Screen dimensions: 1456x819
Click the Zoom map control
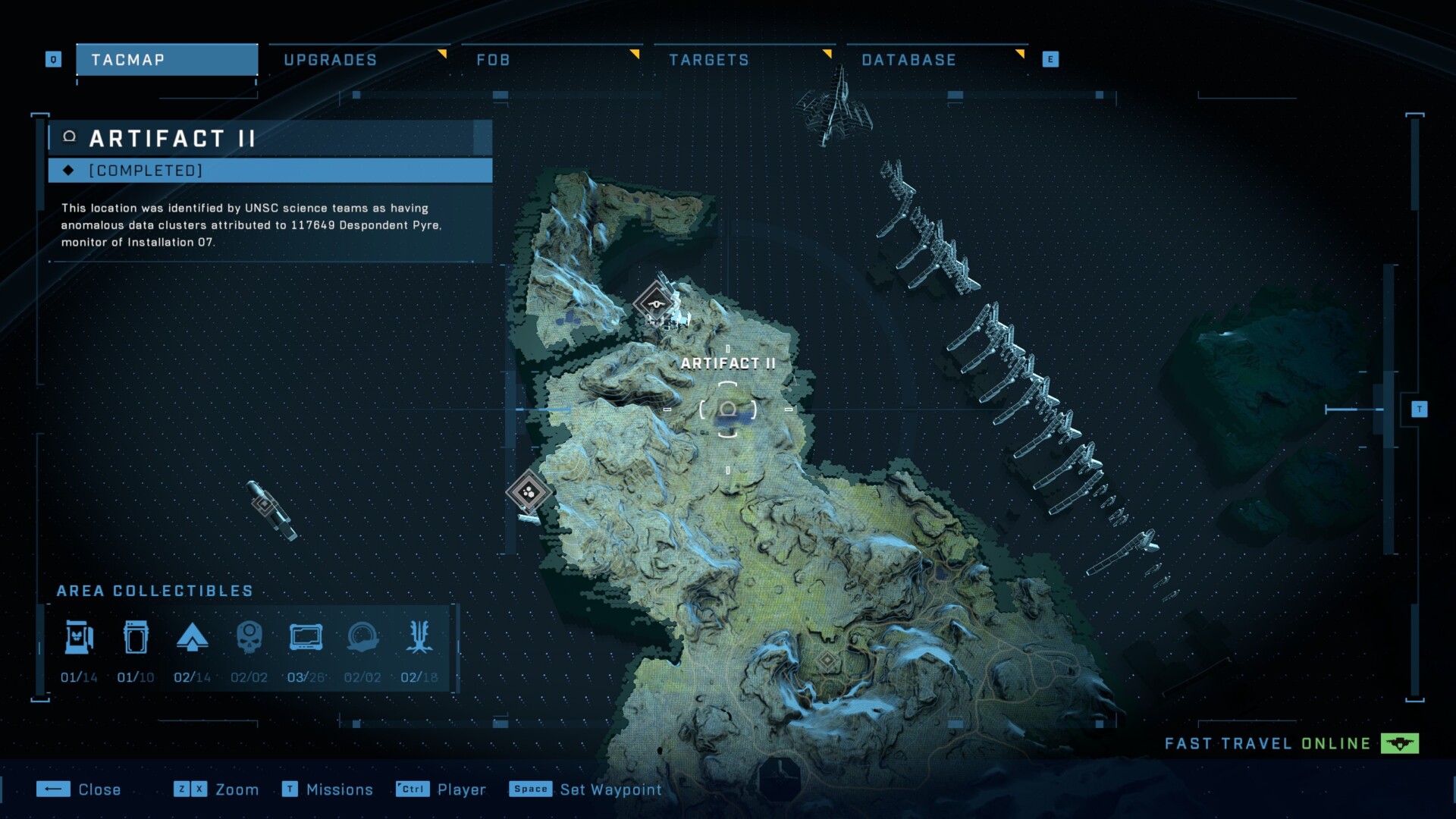pos(216,789)
